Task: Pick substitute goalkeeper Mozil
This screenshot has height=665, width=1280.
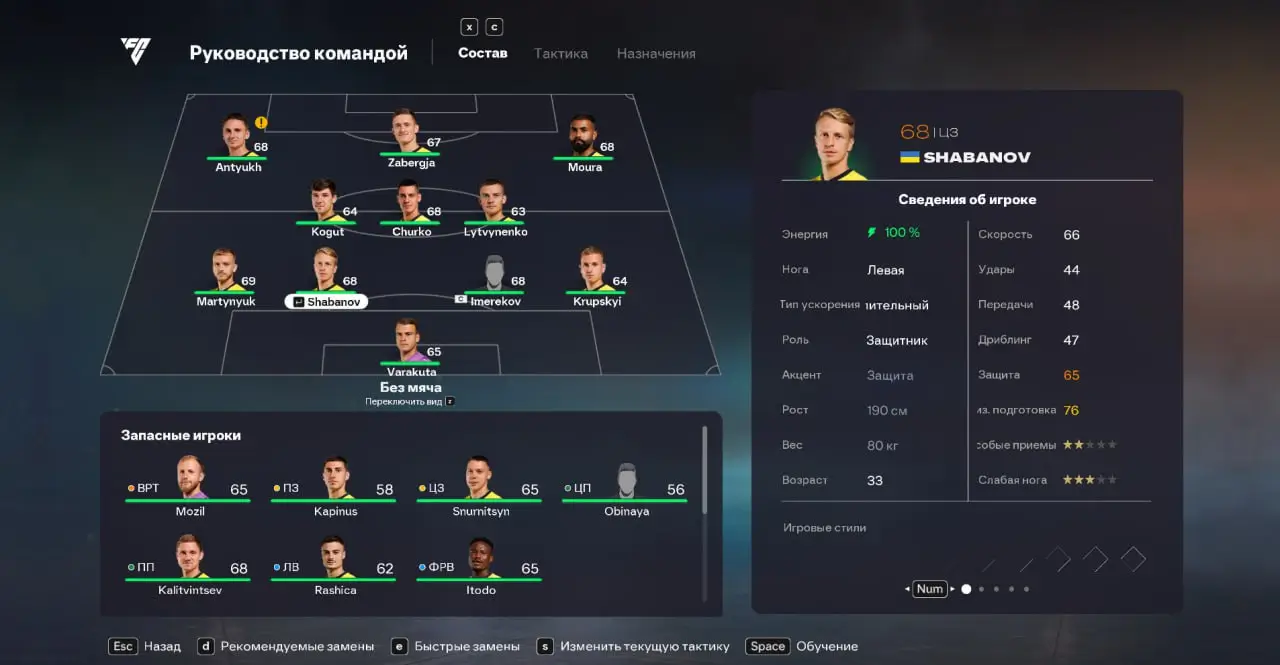Action: click(x=189, y=484)
